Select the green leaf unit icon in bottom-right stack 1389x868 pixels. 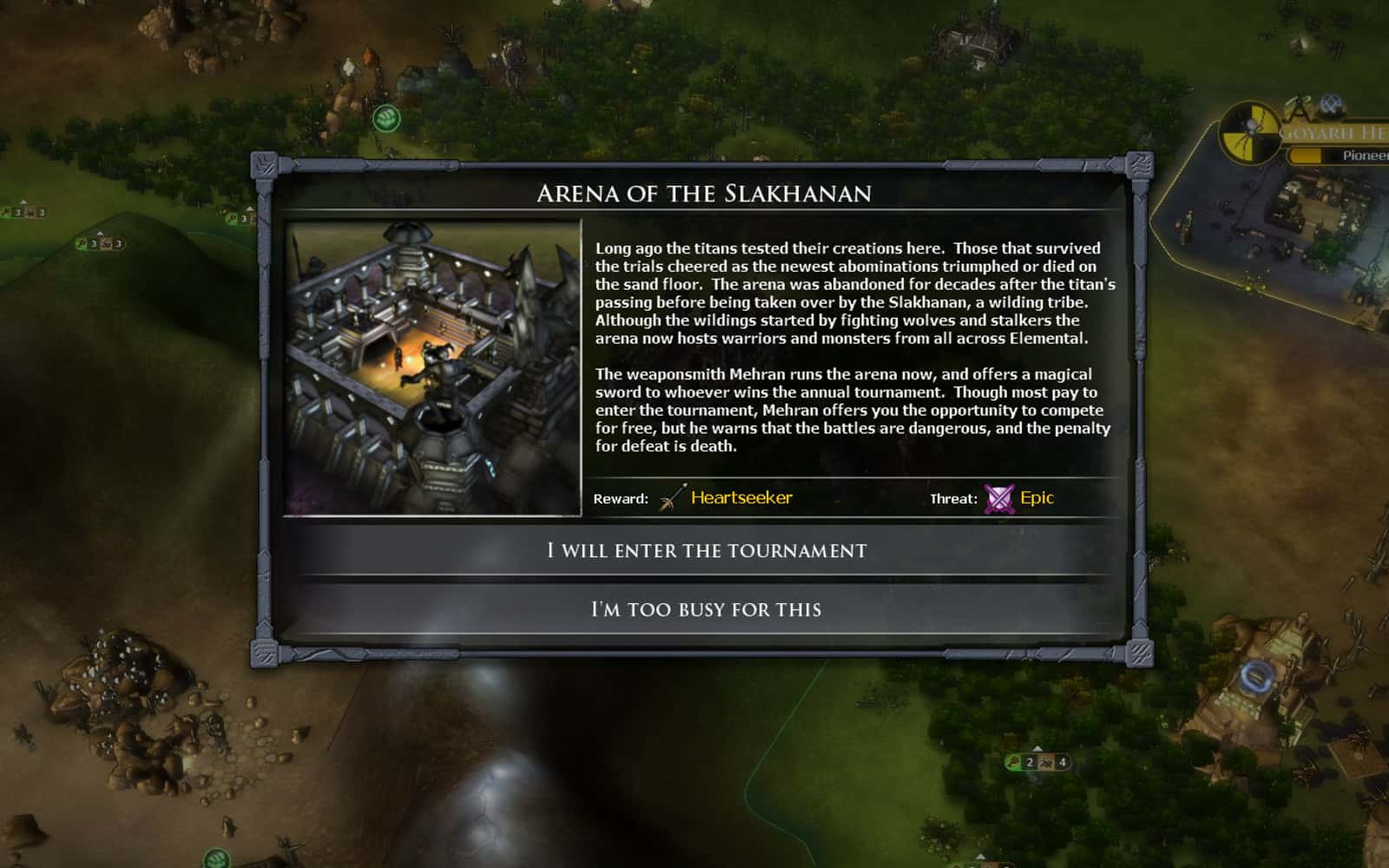click(1012, 763)
